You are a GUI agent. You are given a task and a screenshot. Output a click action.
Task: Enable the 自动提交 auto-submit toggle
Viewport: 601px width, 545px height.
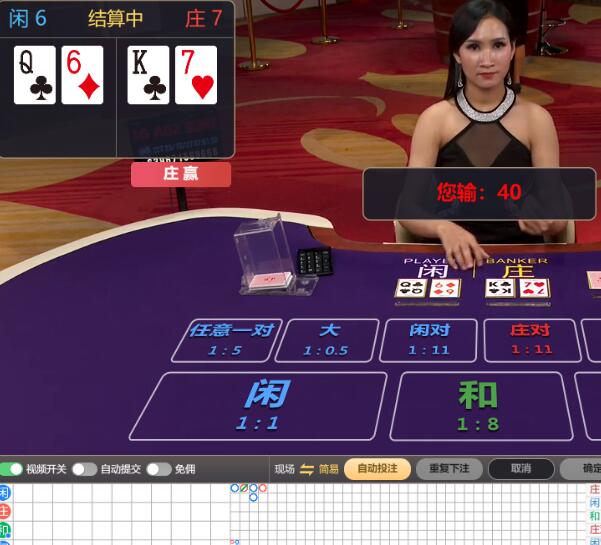84,469
